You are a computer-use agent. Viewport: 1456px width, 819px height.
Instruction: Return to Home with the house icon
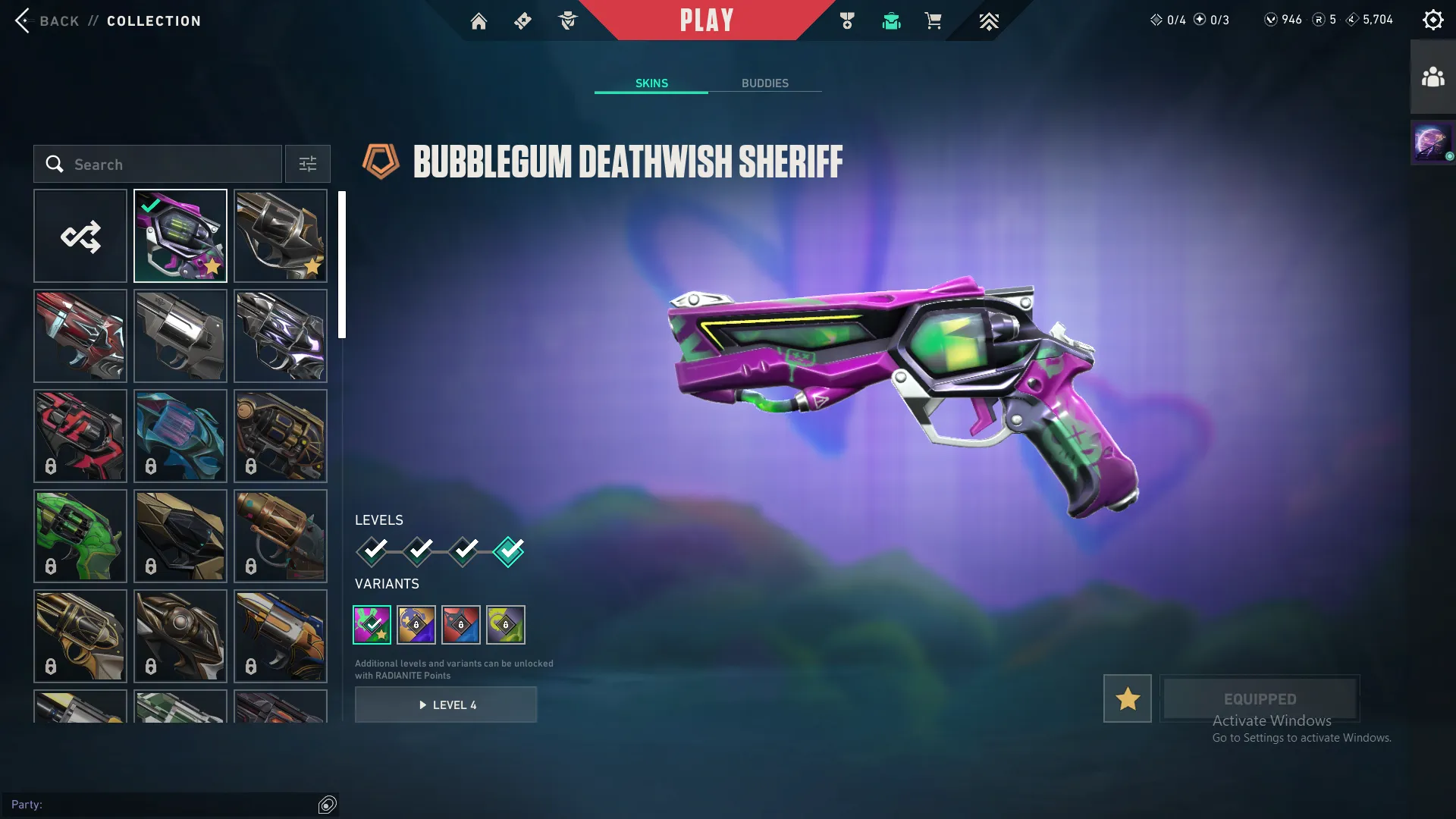pos(479,20)
